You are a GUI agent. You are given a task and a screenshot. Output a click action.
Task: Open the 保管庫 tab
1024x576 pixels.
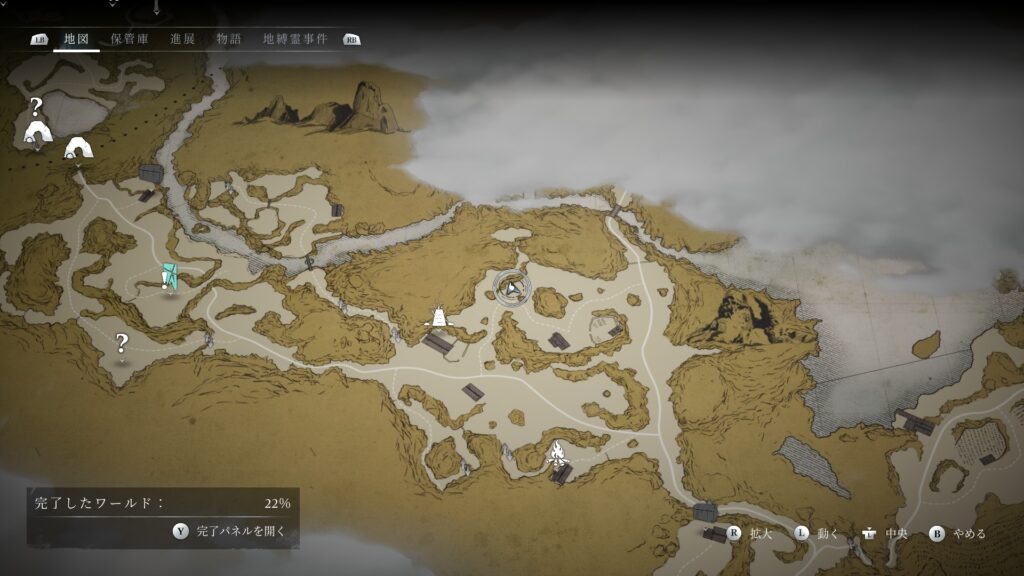(x=129, y=39)
